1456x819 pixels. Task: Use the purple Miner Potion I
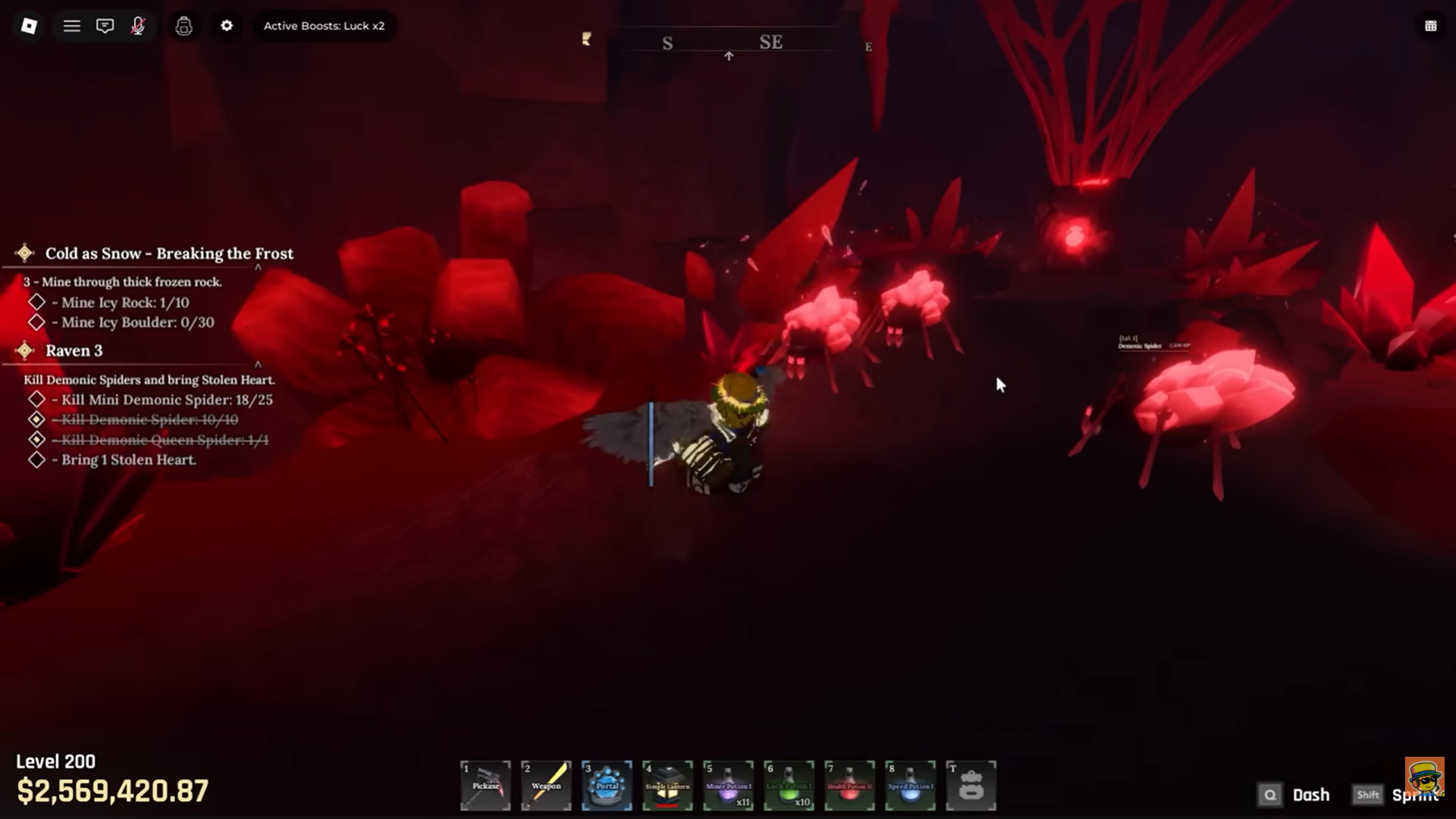click(728, 785)
